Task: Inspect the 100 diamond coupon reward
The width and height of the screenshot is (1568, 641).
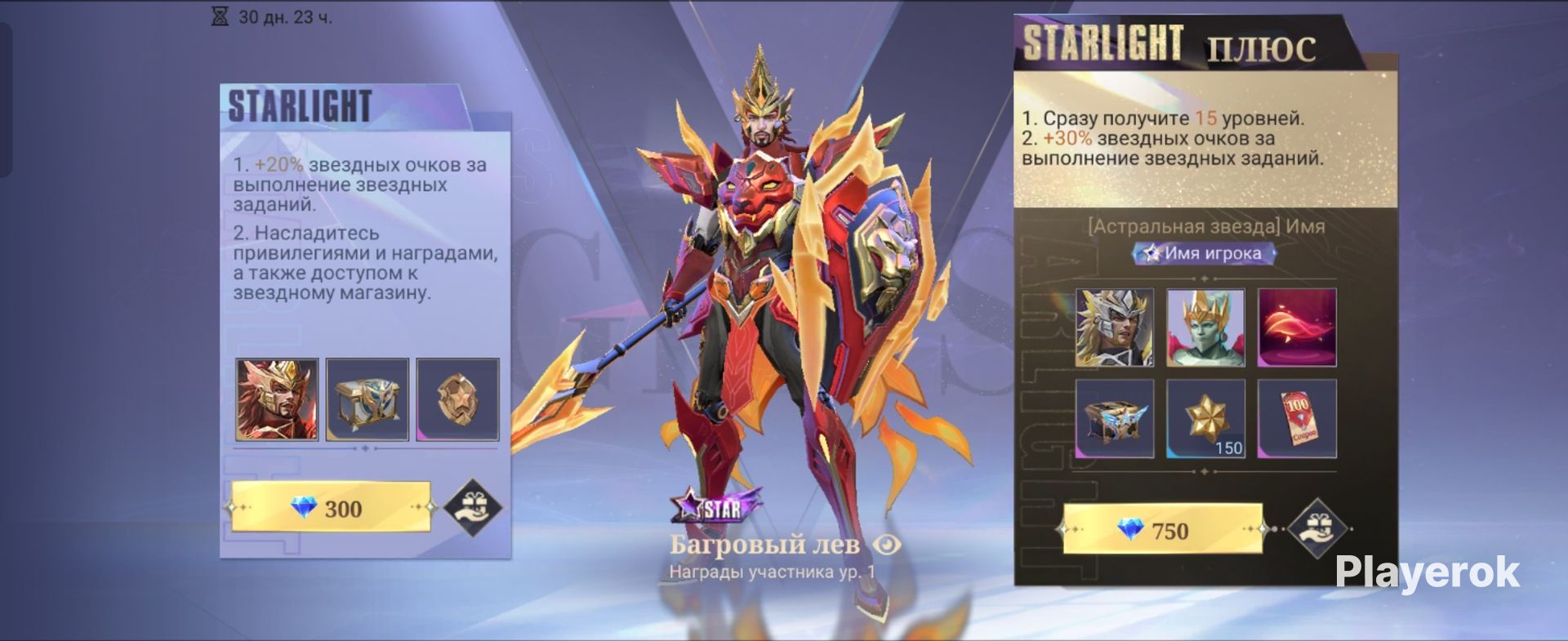Action: (1297, 418)
